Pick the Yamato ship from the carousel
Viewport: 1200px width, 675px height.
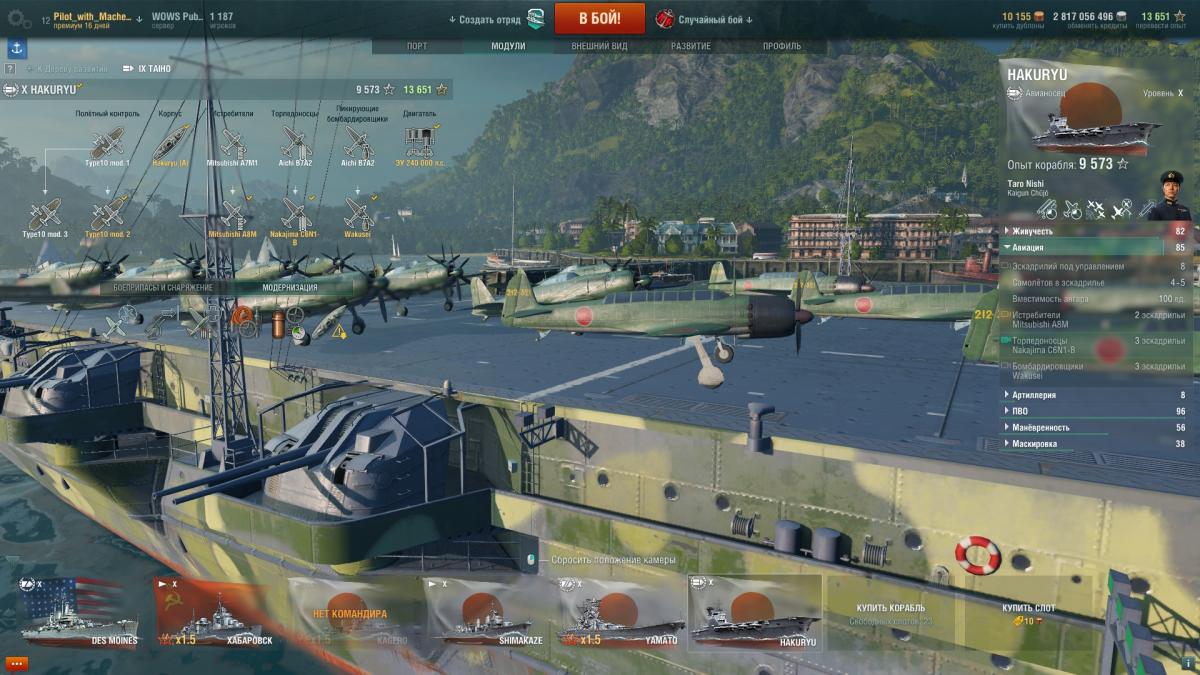pos(619,612)
